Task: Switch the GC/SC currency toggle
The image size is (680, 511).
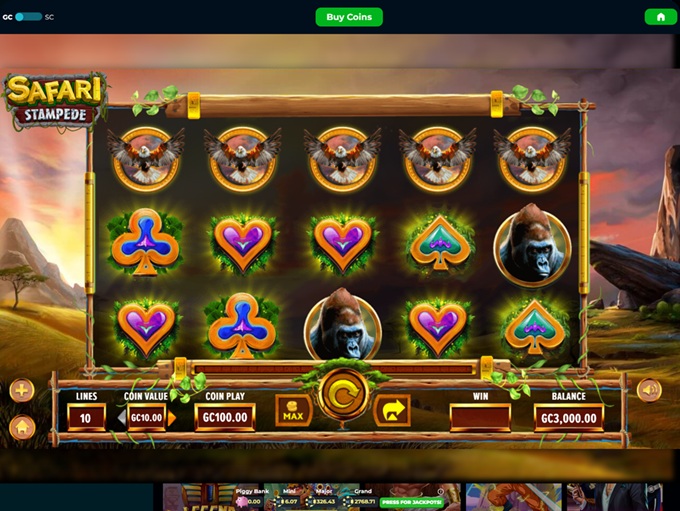Action: (28, 17)
